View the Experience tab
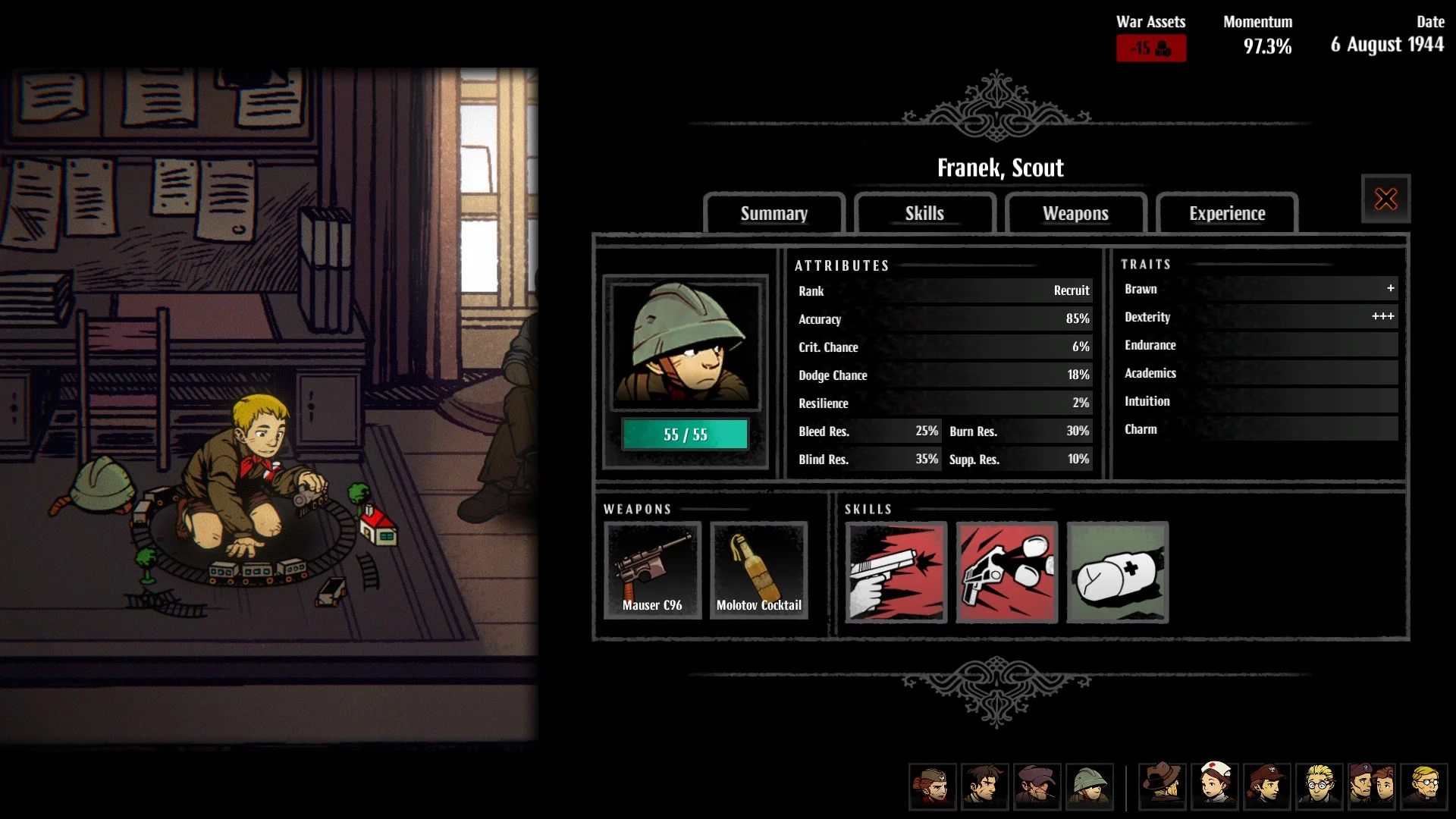This screenshot has height=819, width=1456. click(1226, 214)
